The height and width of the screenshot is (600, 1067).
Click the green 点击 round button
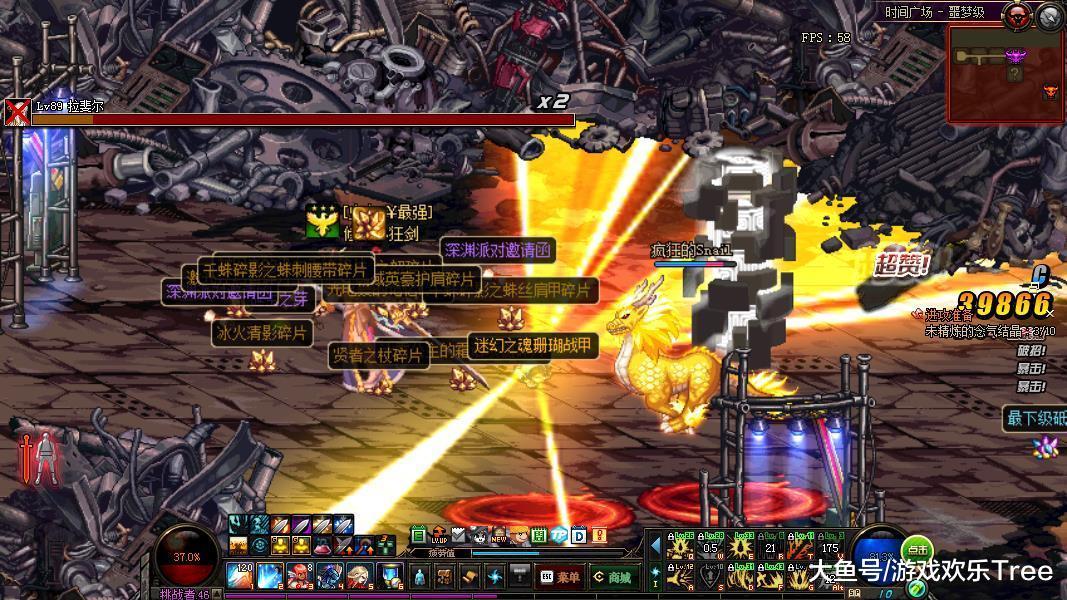(x=916, y=549)
